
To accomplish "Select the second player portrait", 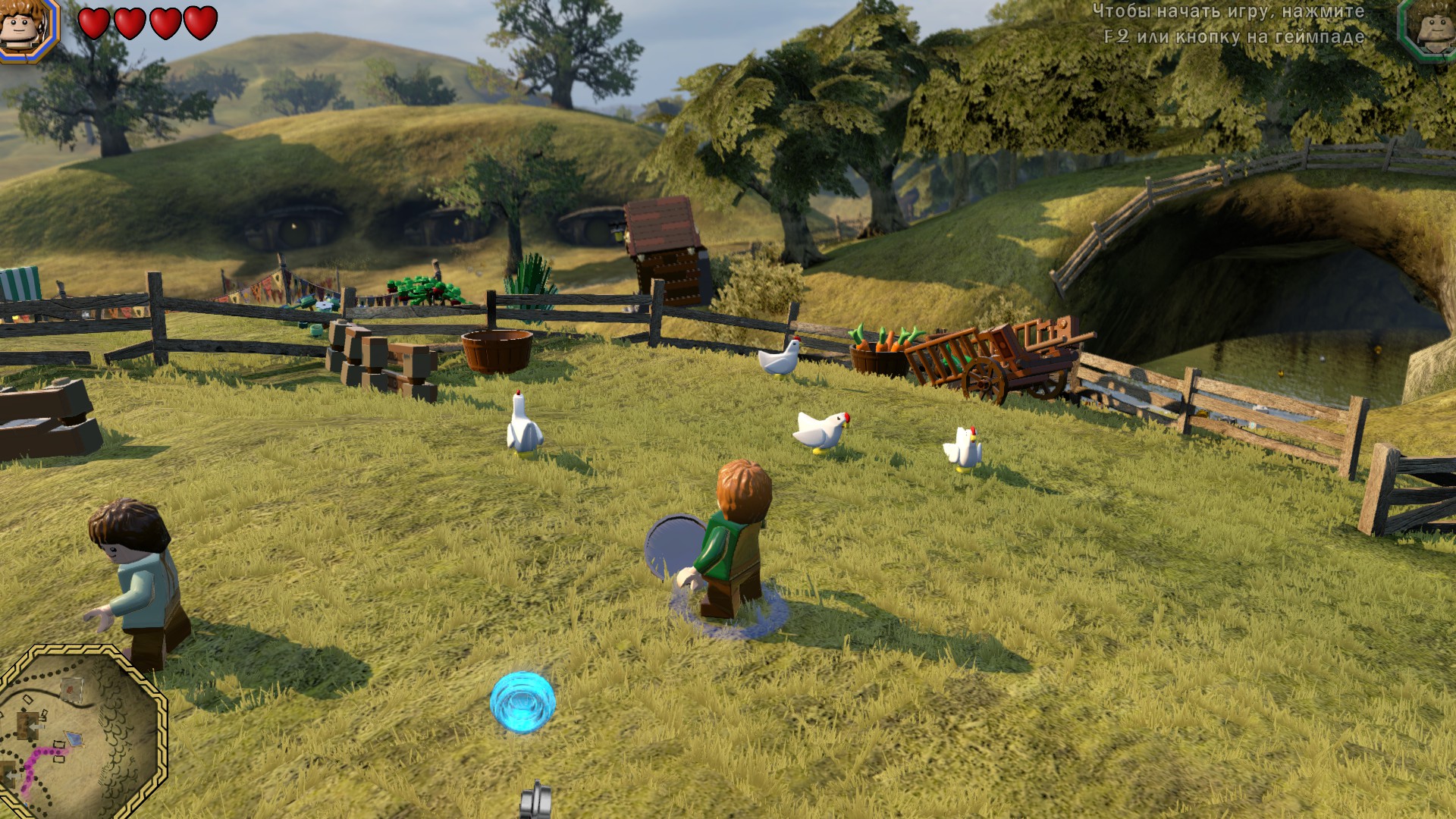I will [x=1429, y=29].
